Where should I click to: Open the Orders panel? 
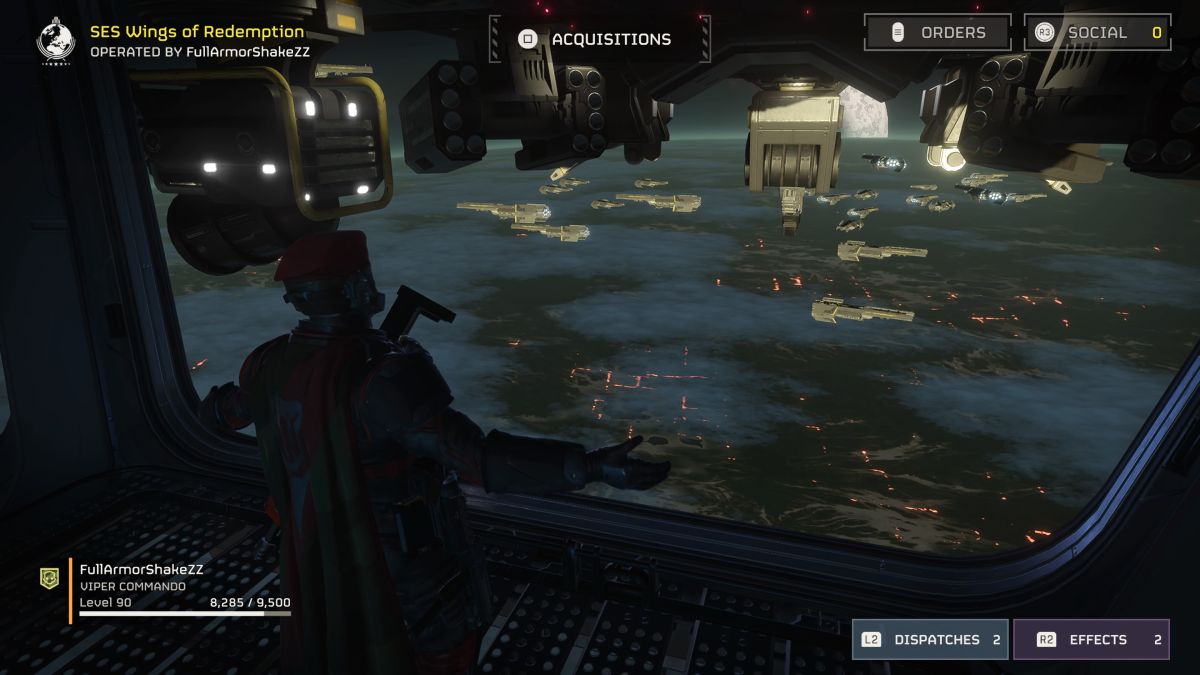coord(937,32)
